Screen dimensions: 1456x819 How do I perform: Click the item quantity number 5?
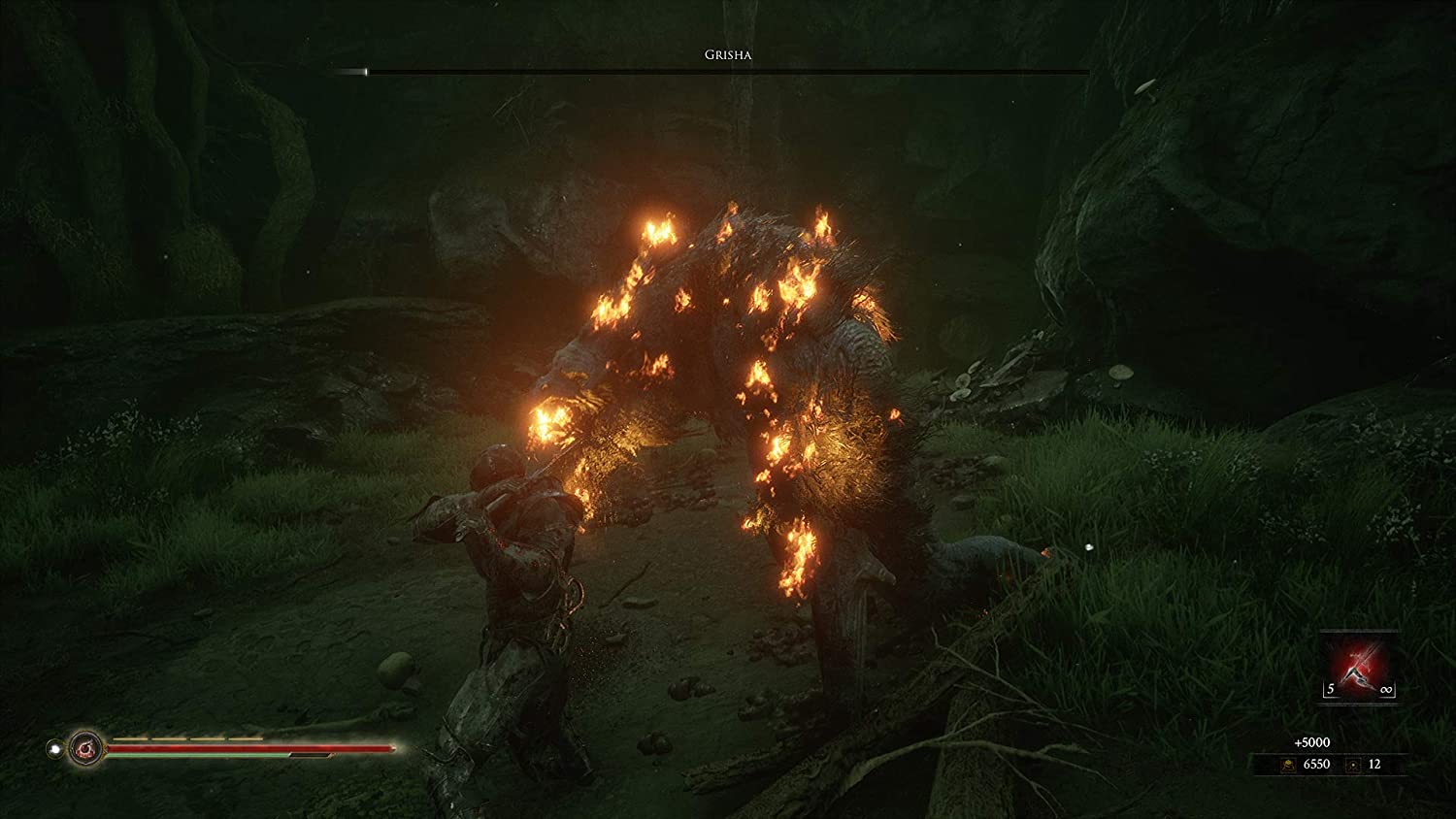(1330, 689)
